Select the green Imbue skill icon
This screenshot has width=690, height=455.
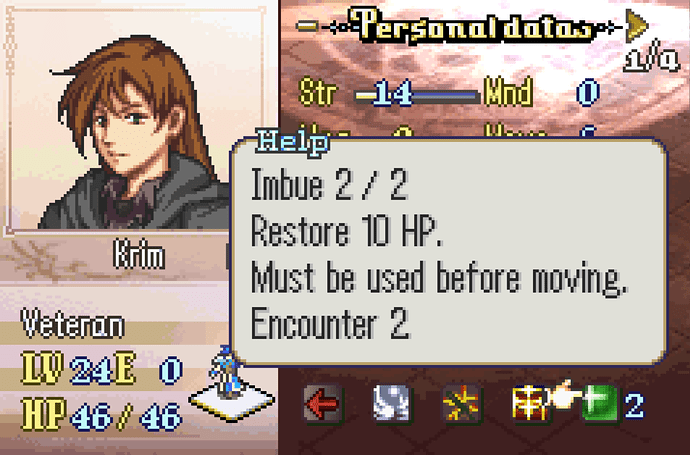click(597, 405)
